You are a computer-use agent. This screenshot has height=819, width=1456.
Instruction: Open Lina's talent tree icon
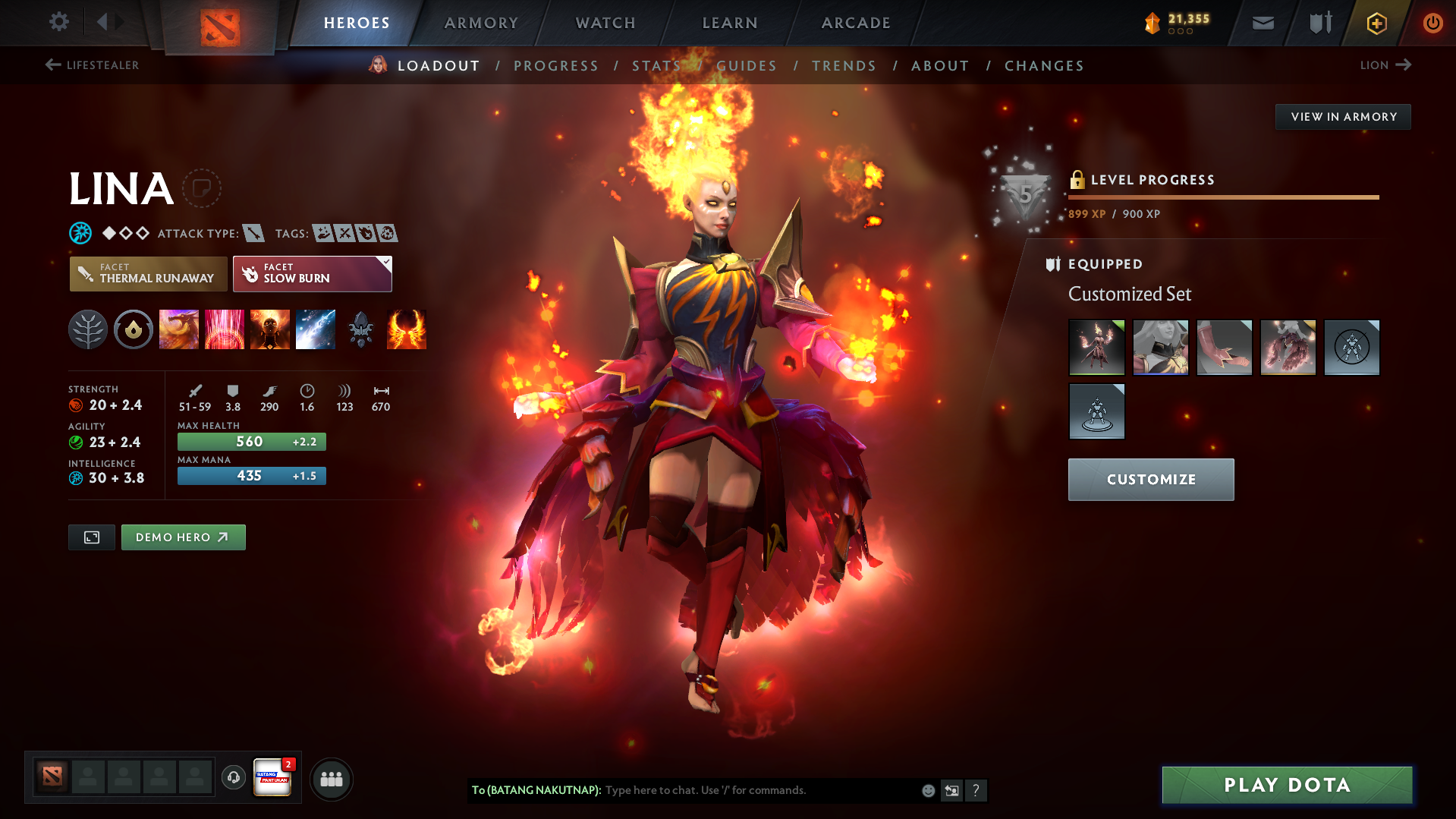(87, 329)
